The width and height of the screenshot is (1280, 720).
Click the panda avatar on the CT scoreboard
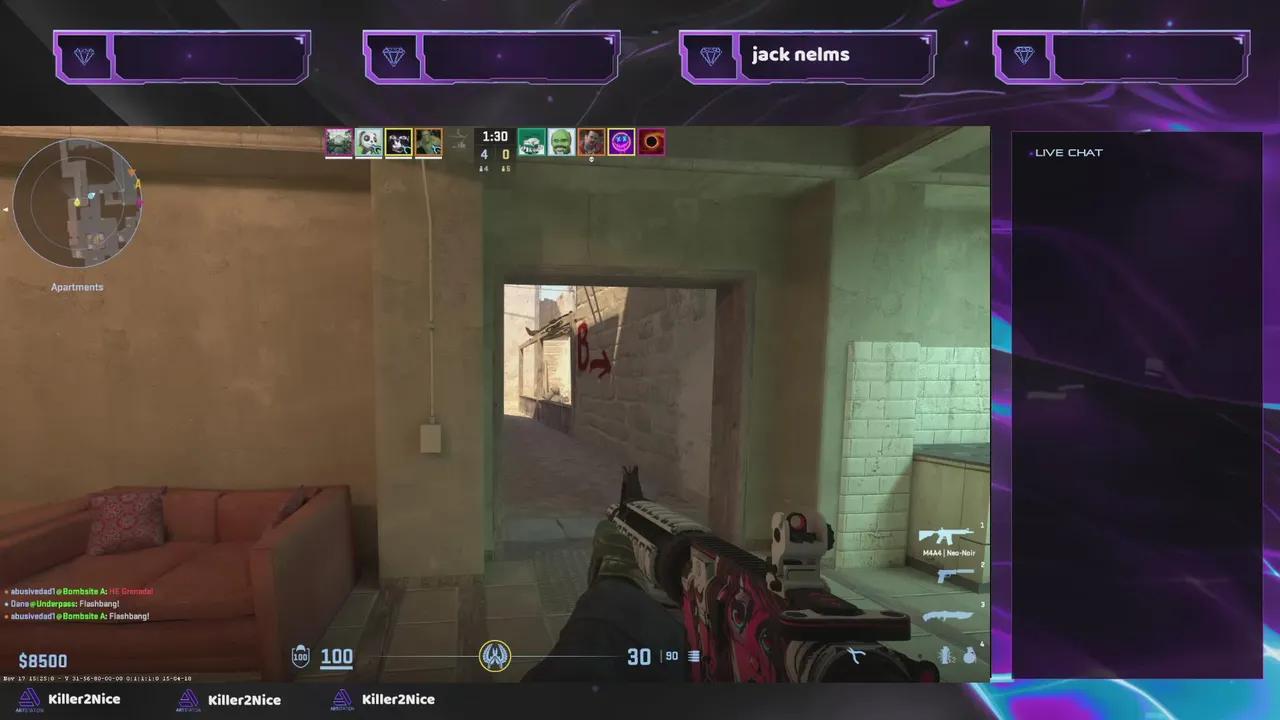click(x=368, y=141)
